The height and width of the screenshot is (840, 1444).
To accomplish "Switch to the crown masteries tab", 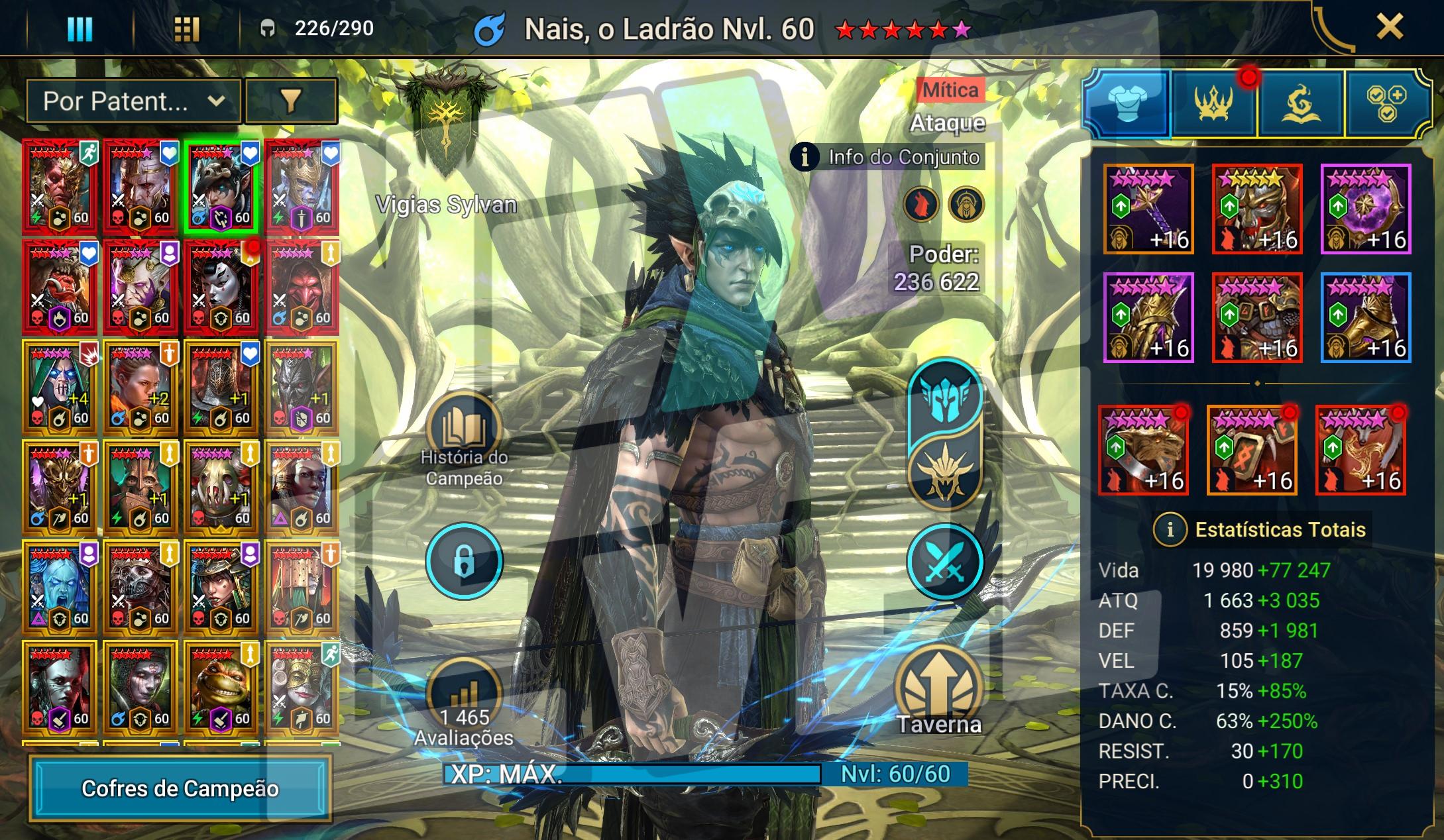I will [1213, 104].
